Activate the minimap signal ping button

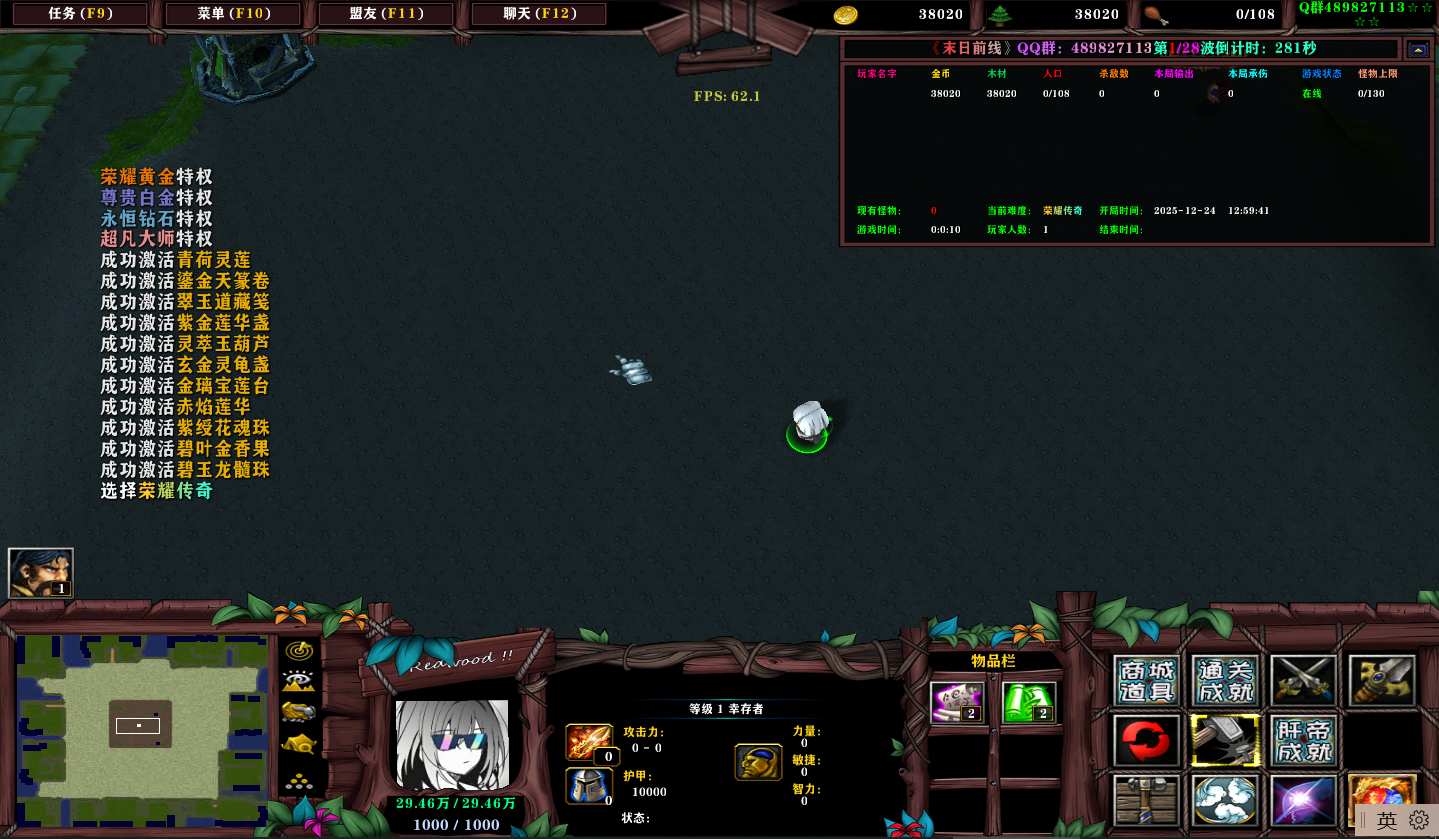(x=299, y=650)
